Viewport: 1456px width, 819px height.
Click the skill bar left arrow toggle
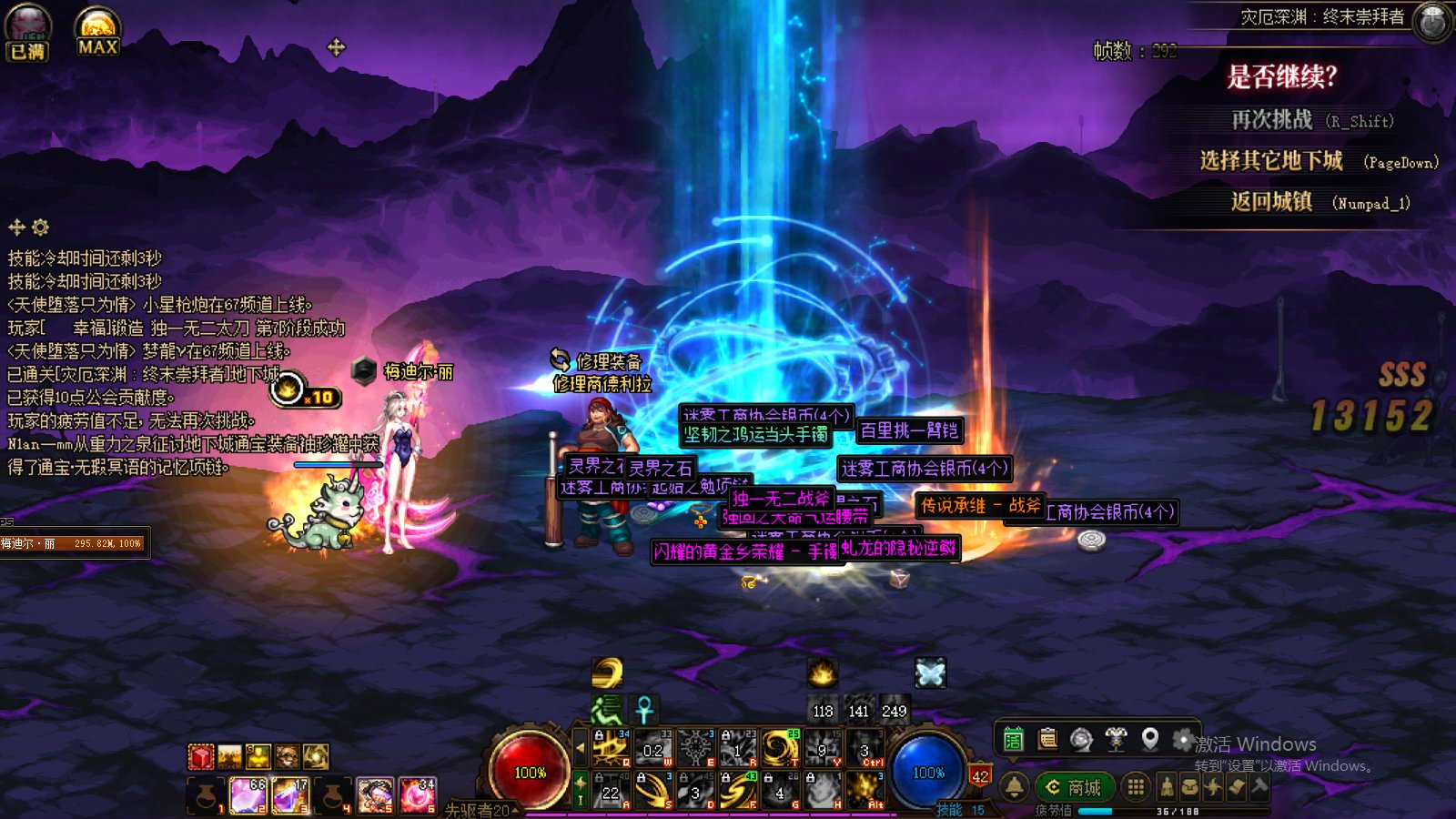(x=580, y=748)
